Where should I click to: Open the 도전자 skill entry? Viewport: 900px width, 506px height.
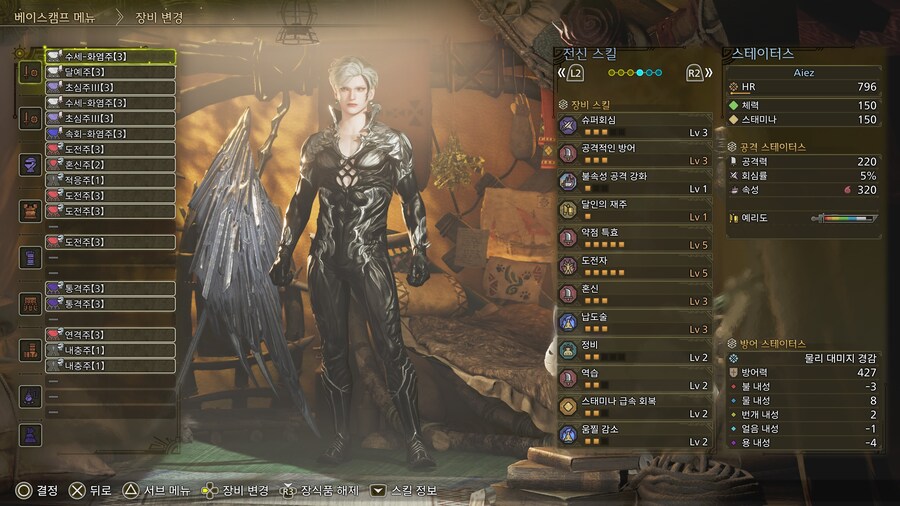tap(634, 265)
